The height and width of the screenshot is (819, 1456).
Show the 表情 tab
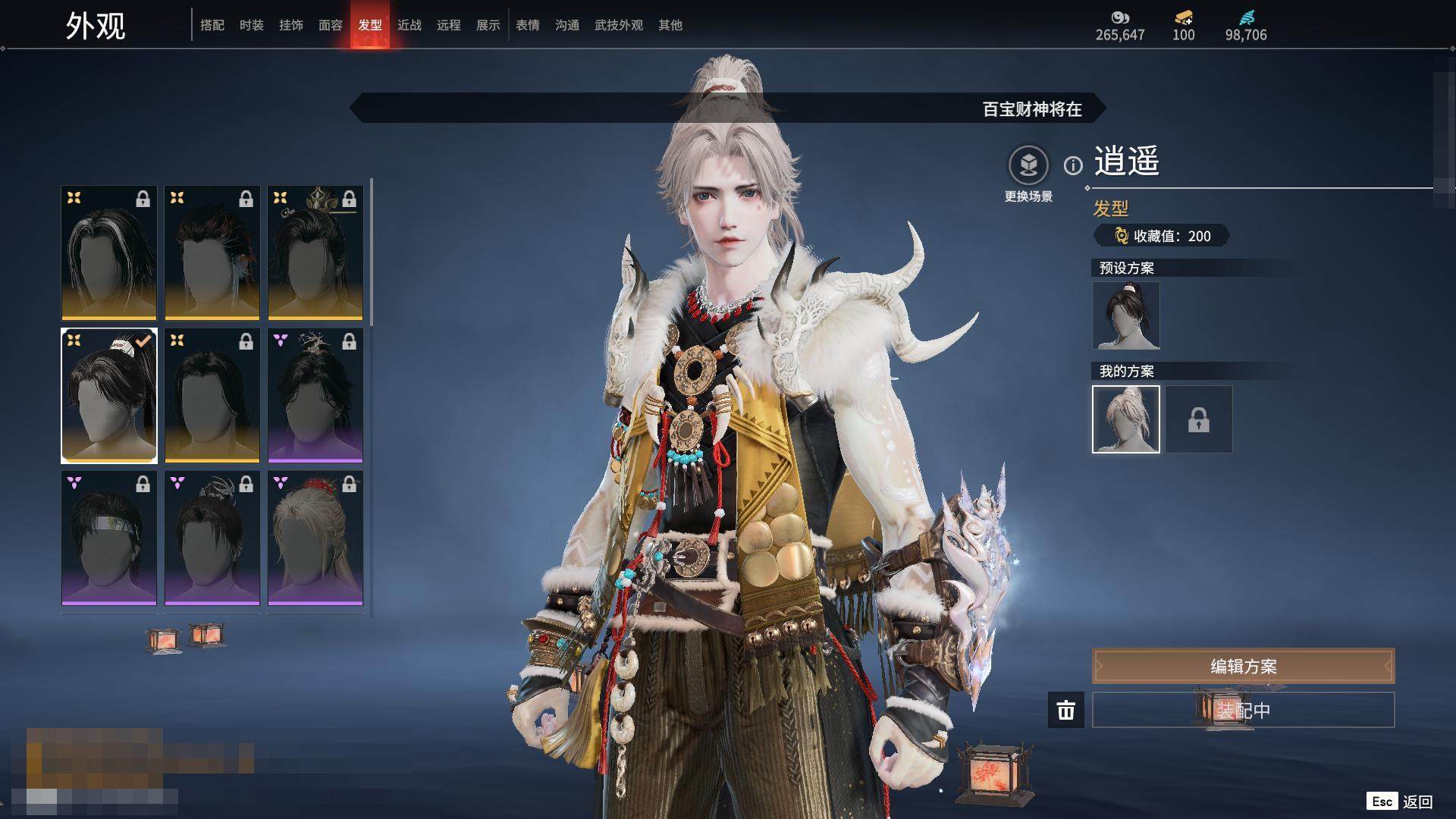tap(528, 25)
